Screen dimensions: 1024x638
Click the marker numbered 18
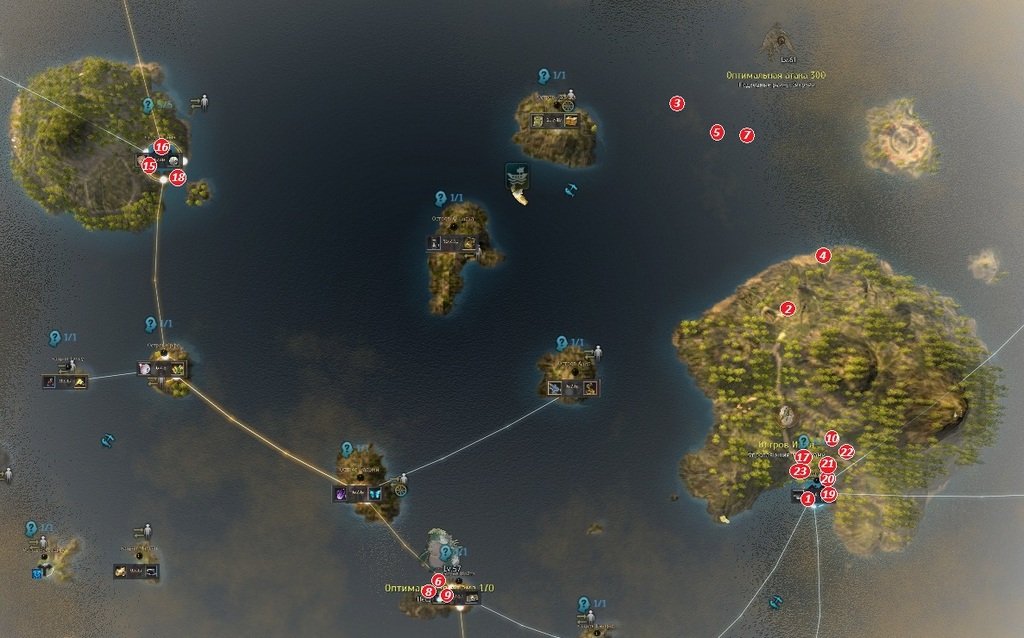[x=177, y=177]
